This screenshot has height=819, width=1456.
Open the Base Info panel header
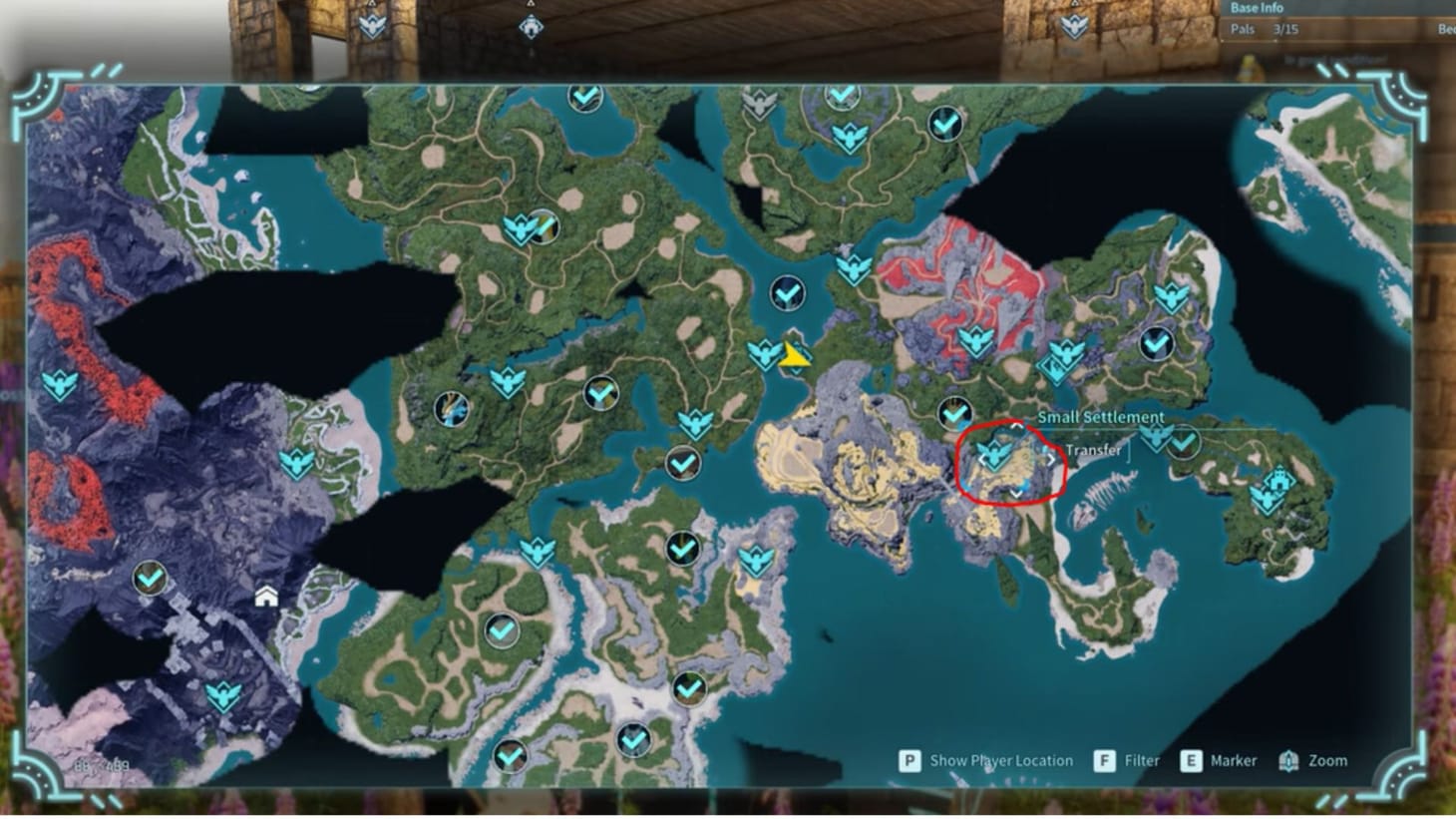(1257, 8)
